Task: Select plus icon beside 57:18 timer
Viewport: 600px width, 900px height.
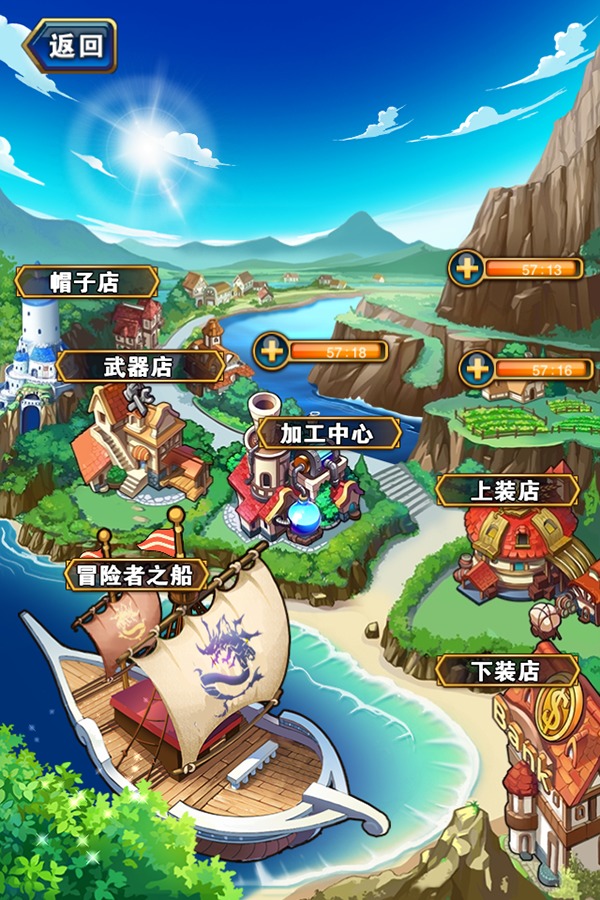Action: point(271,351)
